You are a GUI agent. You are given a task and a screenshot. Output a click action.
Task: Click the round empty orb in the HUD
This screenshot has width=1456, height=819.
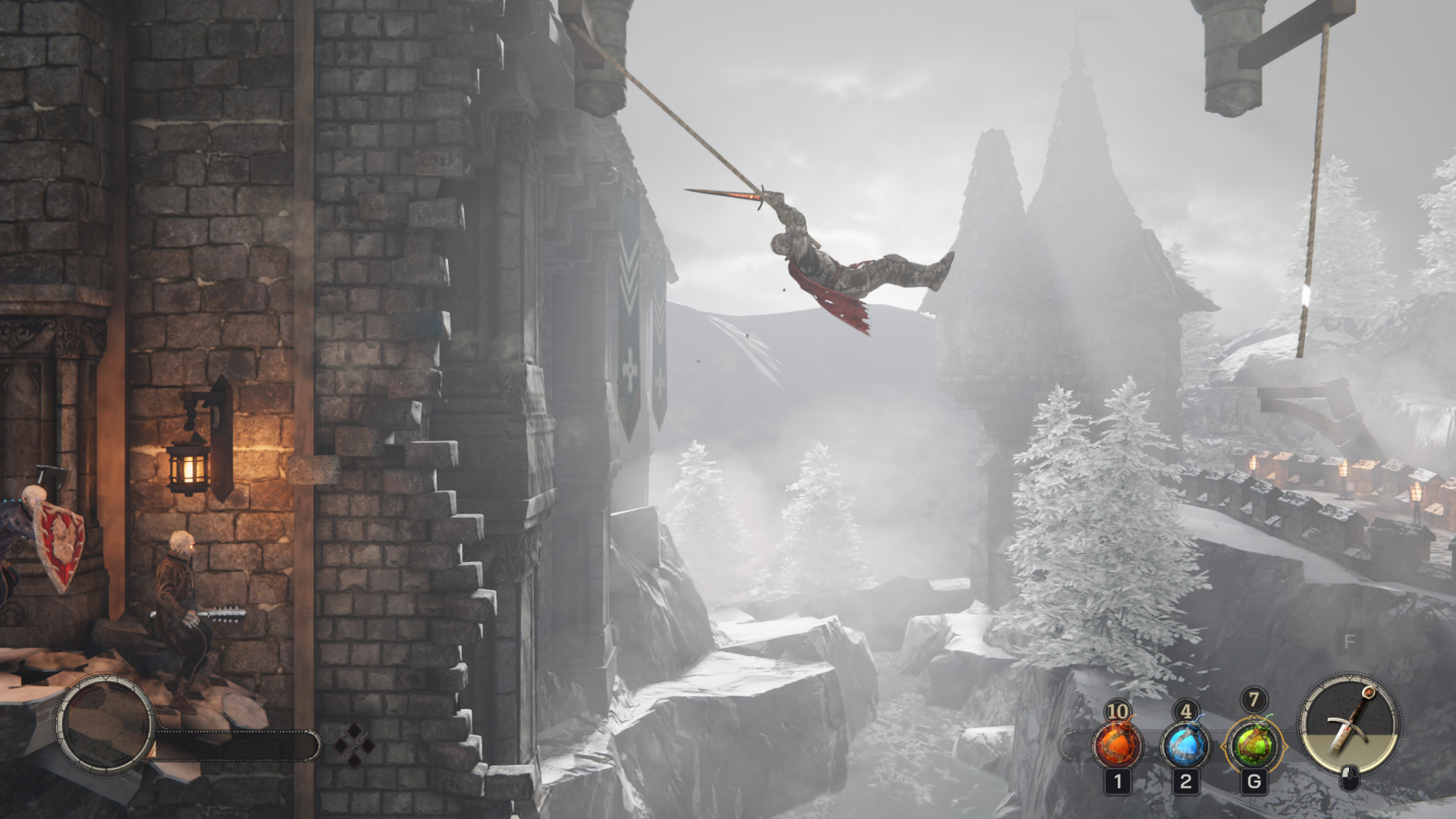click(106, 722)
